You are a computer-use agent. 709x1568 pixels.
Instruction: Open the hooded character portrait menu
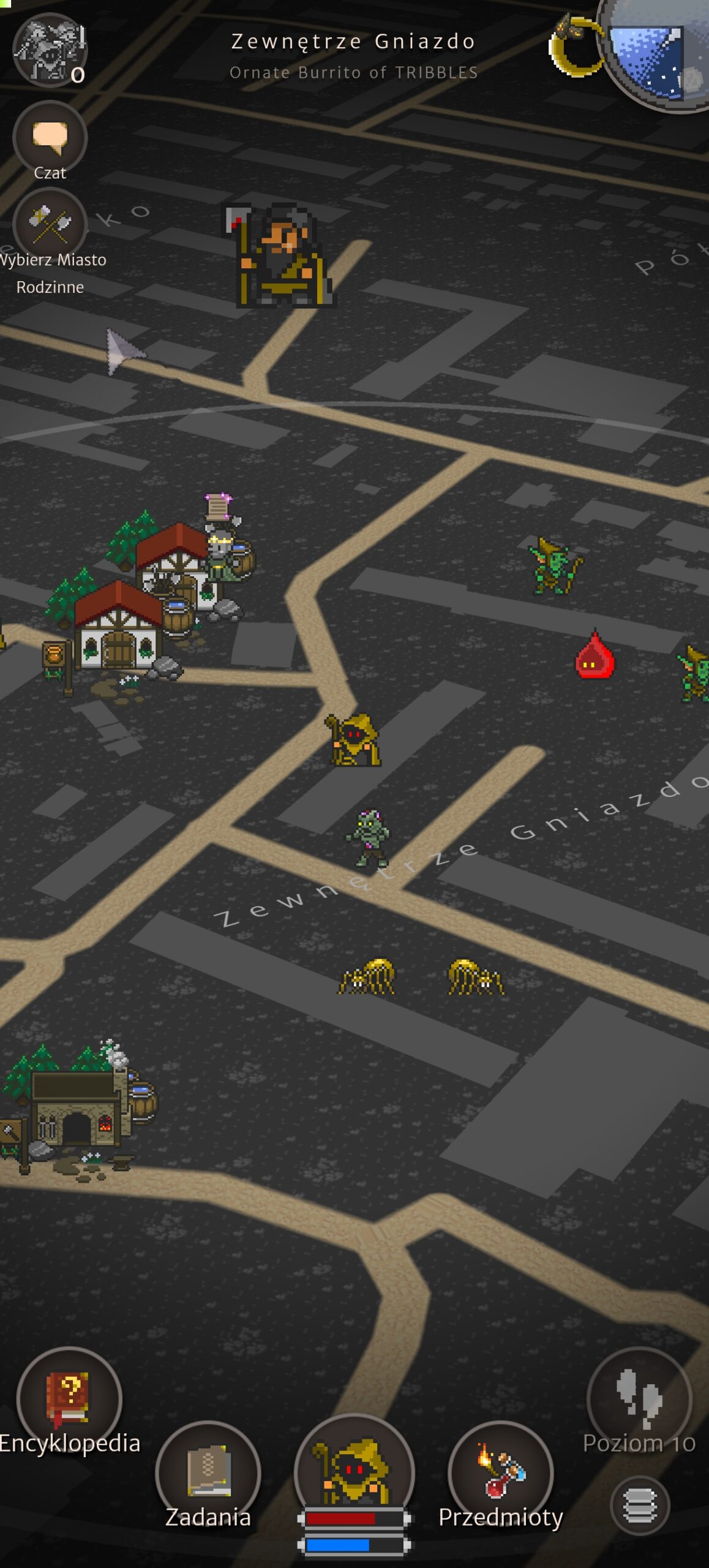tap(354, 1470)
